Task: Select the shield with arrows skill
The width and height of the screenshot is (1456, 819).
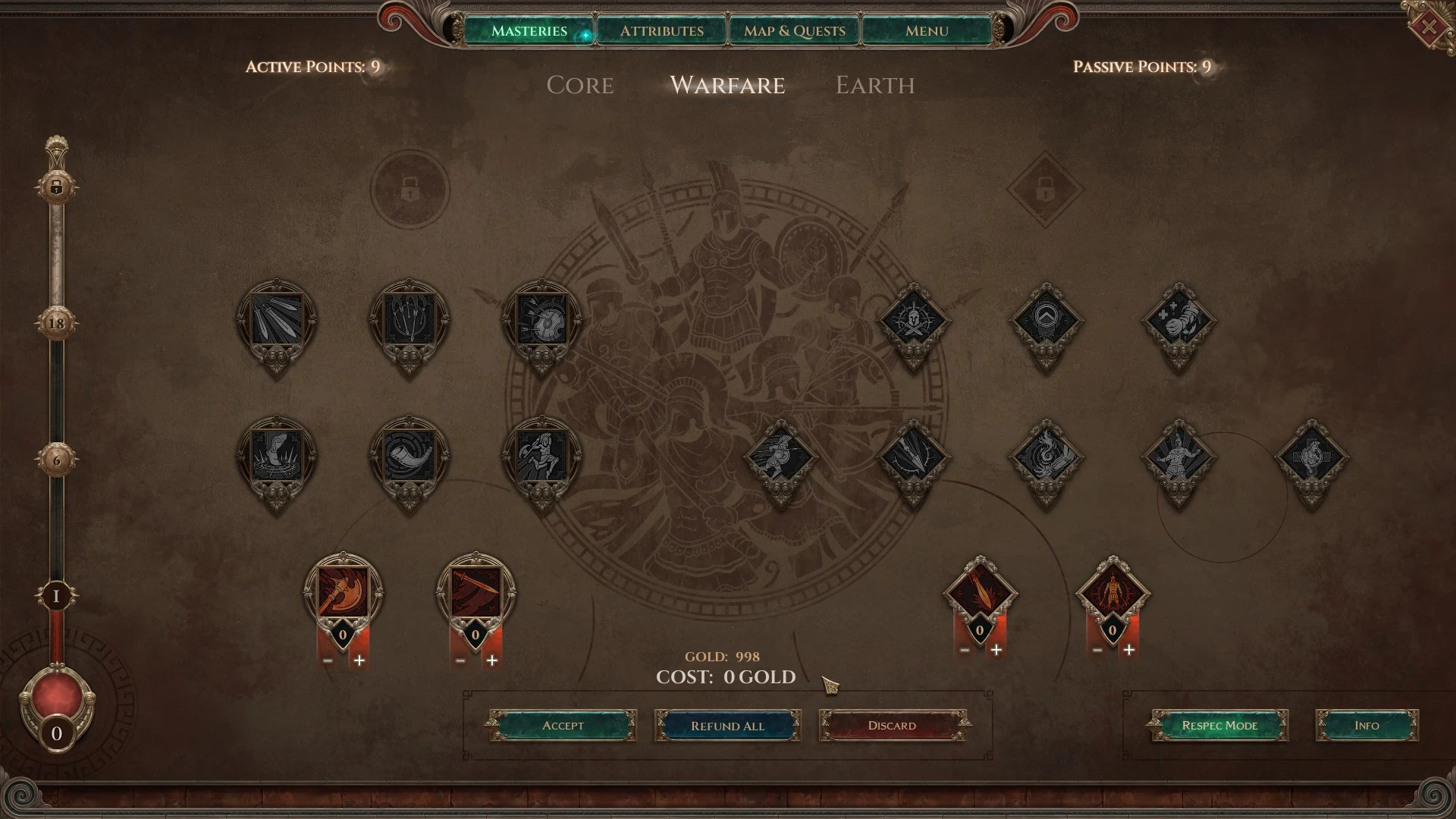Action: click(541, 320)
